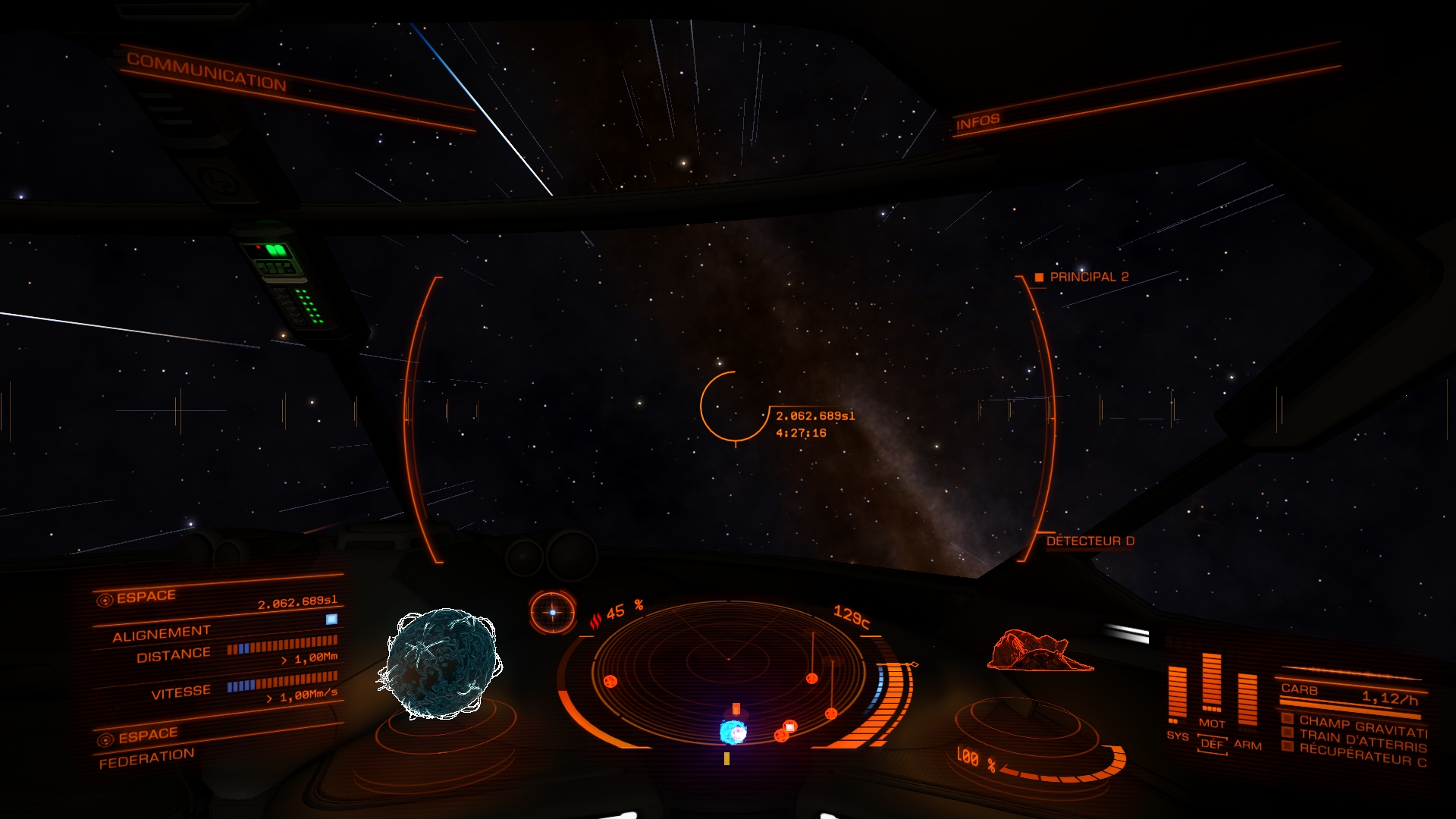Select the SYS power column
Viewport: 1456px width, 819px height.
click(x=1177, y=694)
